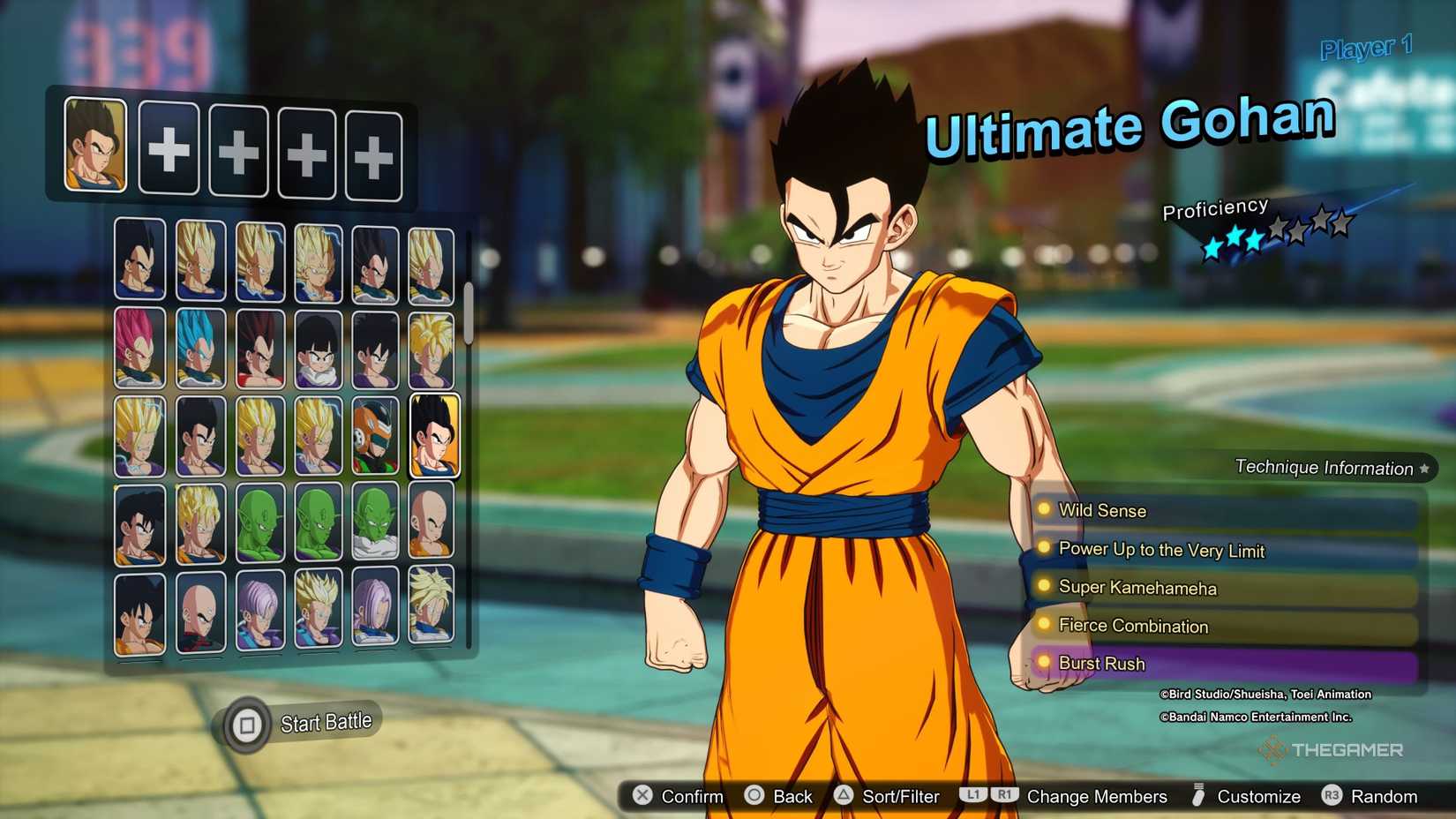The width and height of the screenshot is (1456, 819).
Task: Choose the long purple-haired Trunks portrait
Action: click(x=375, y=609)
